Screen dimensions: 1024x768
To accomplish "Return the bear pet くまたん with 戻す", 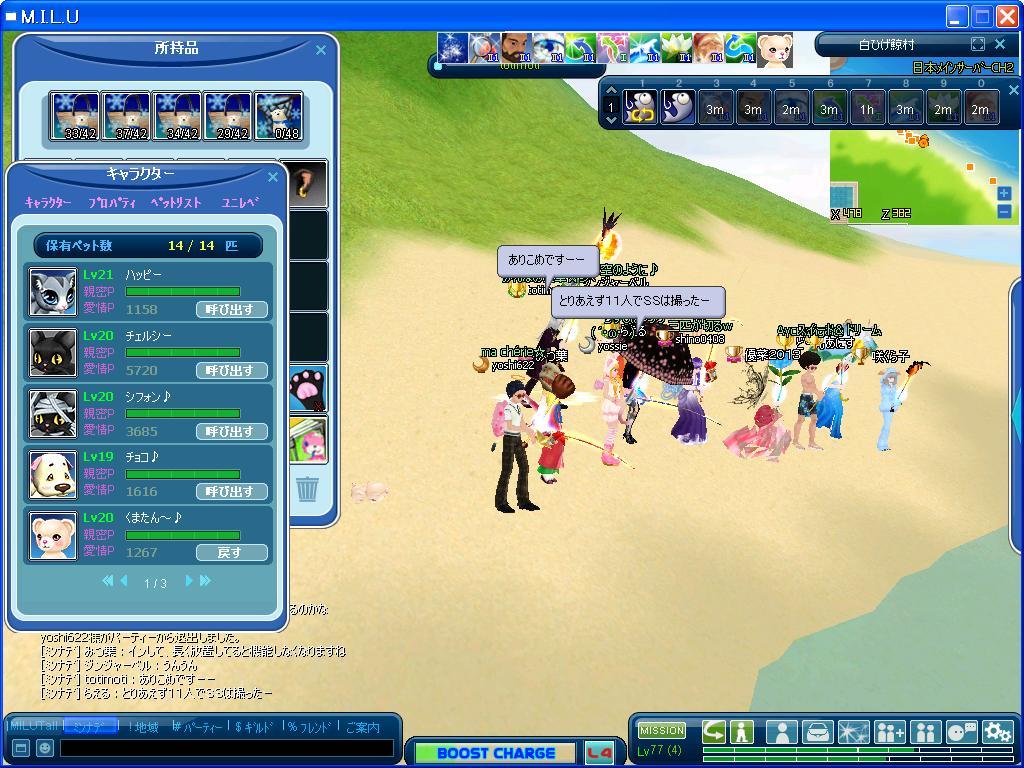I will pyautogui.click(x=231, y=552).
